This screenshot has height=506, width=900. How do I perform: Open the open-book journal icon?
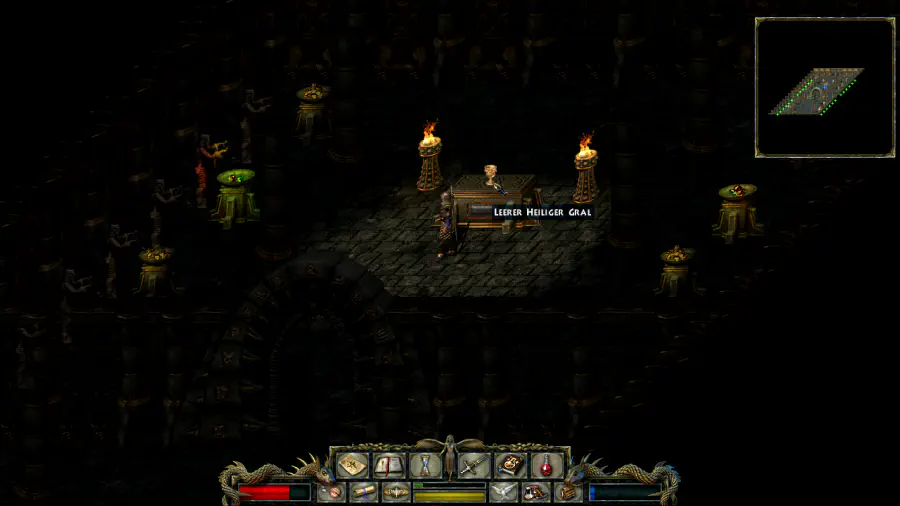click(387, 465)
